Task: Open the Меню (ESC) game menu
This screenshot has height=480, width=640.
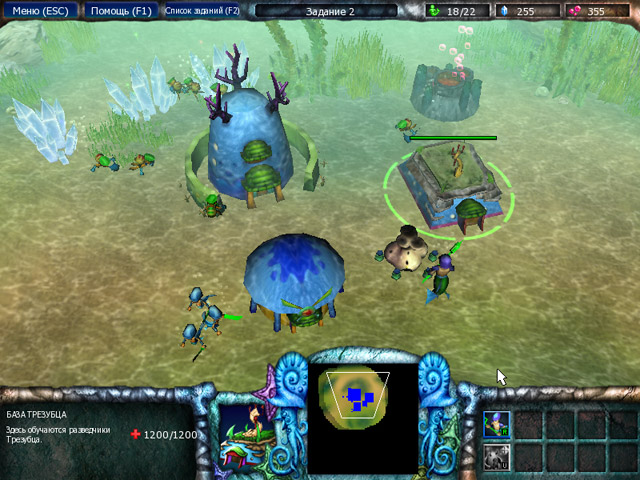Action: pos(39,11)
